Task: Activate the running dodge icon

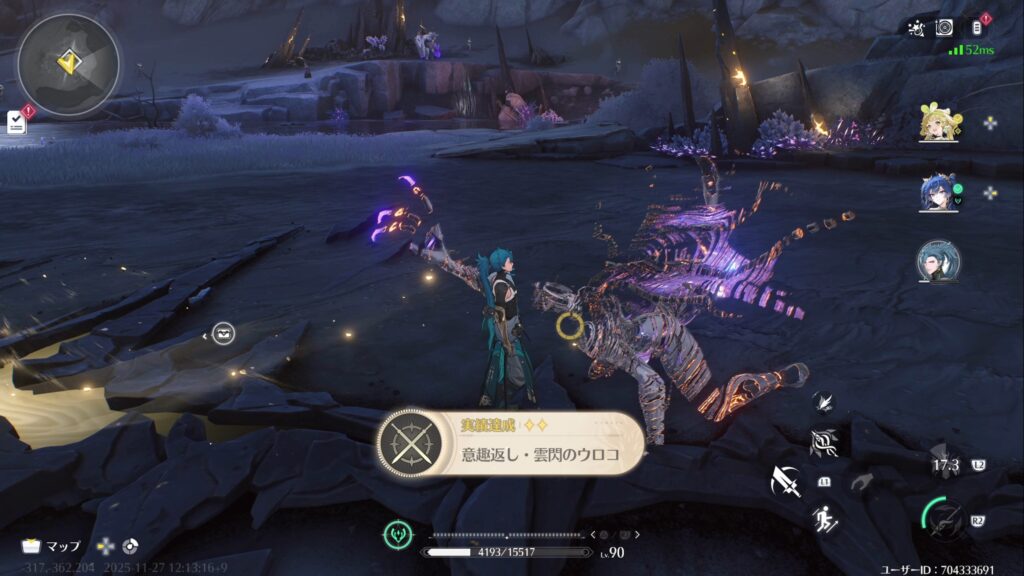Action: click(824, 519)
